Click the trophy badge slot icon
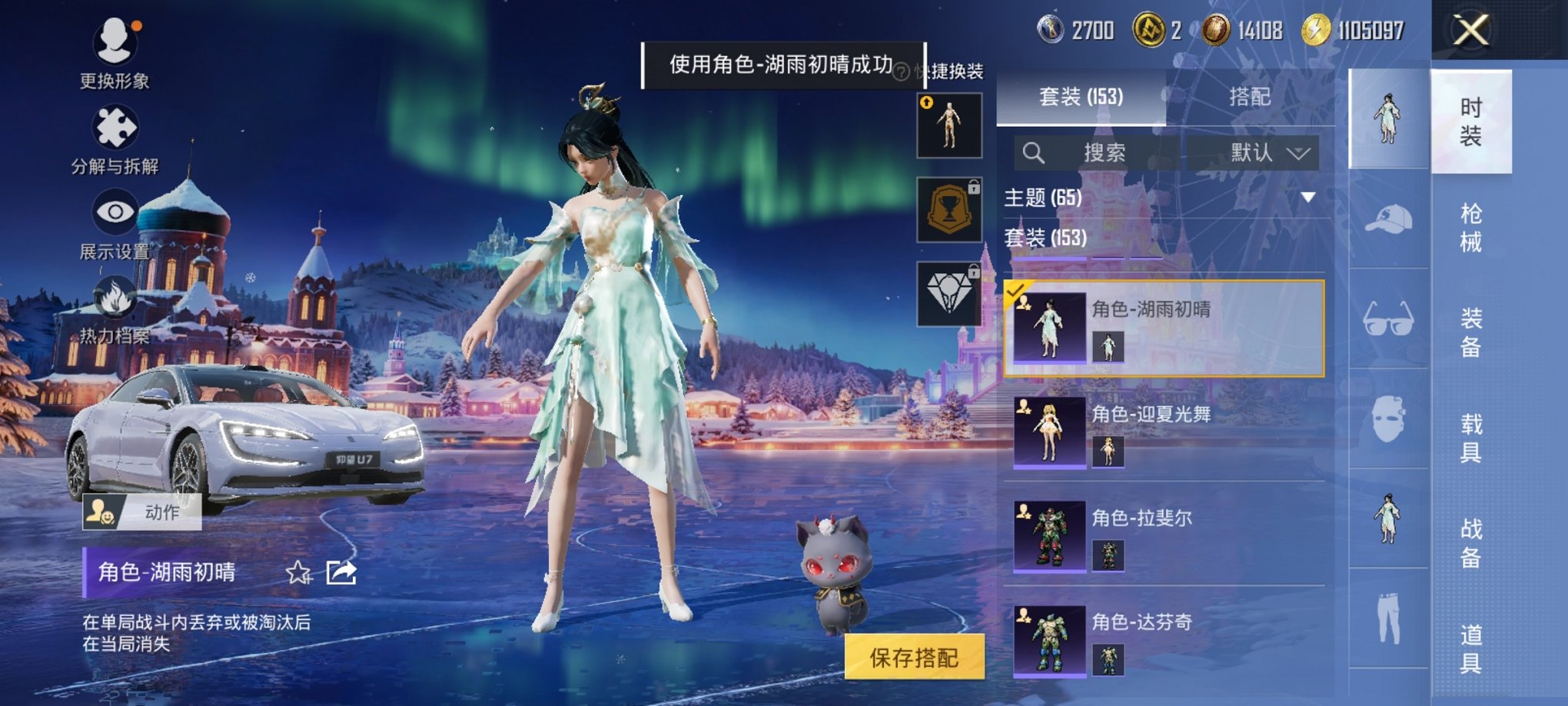Image resolution: width=1568 pixels, height=706 pixels. [x=949, y=210]
